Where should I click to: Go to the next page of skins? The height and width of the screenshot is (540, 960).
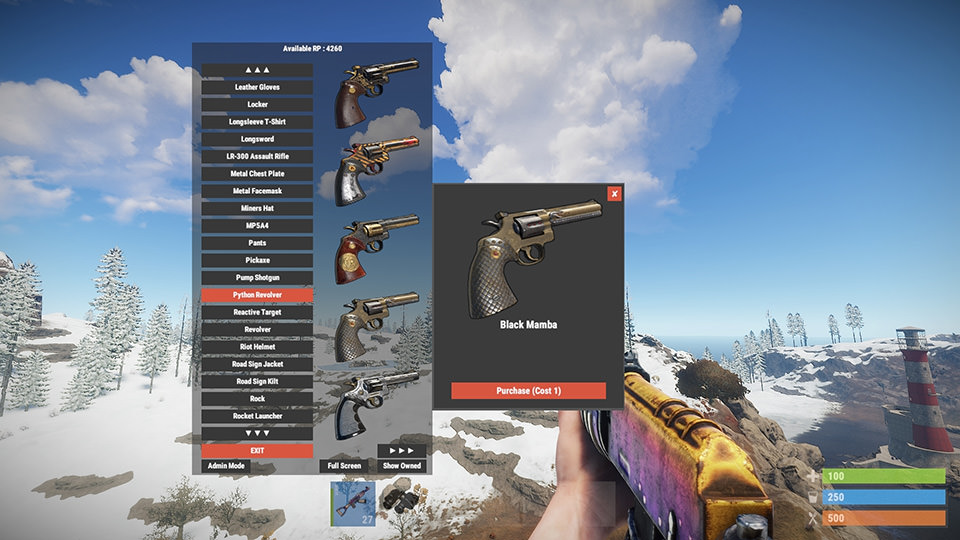coord(402,451)
